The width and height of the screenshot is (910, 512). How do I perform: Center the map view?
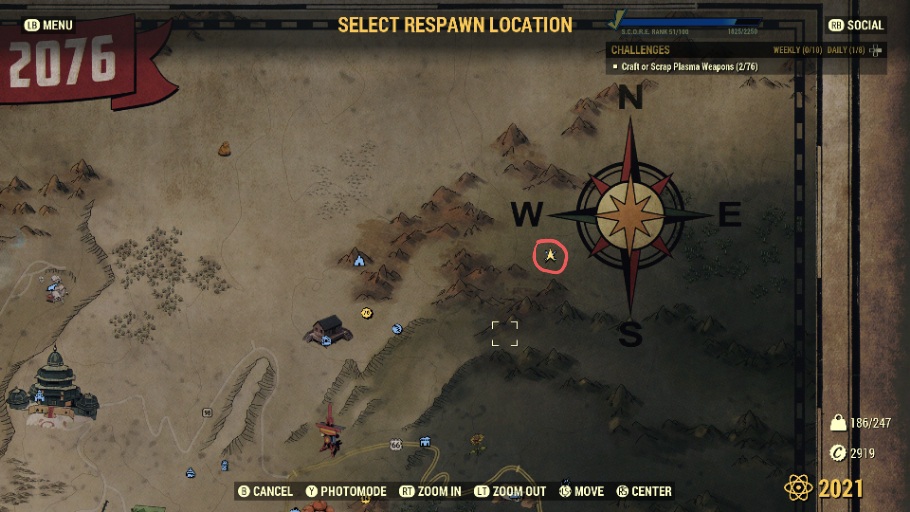point(644,491)
